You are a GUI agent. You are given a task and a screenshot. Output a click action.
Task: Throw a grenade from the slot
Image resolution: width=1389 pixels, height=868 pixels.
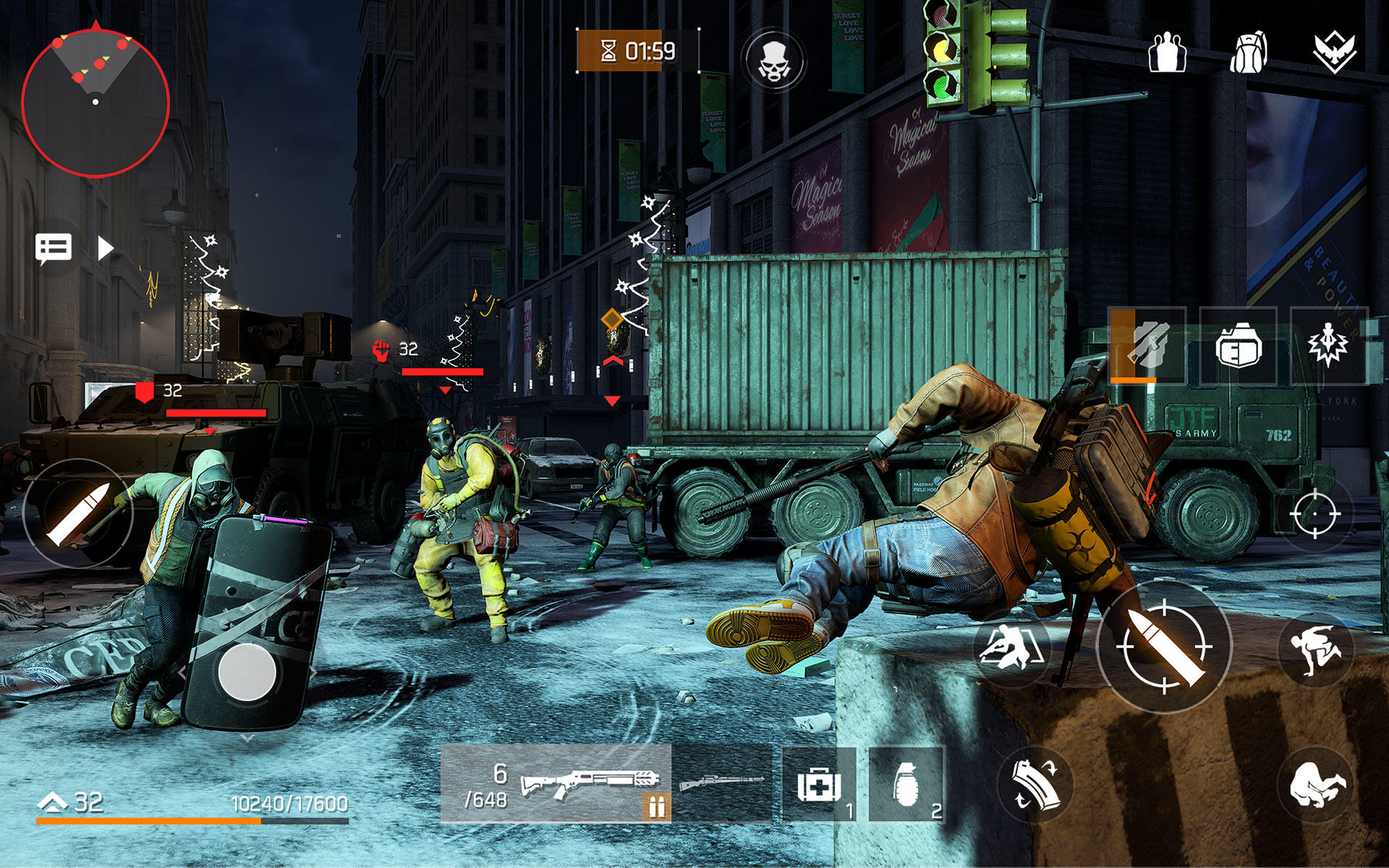pyautogui.click(x=906, y=785)
